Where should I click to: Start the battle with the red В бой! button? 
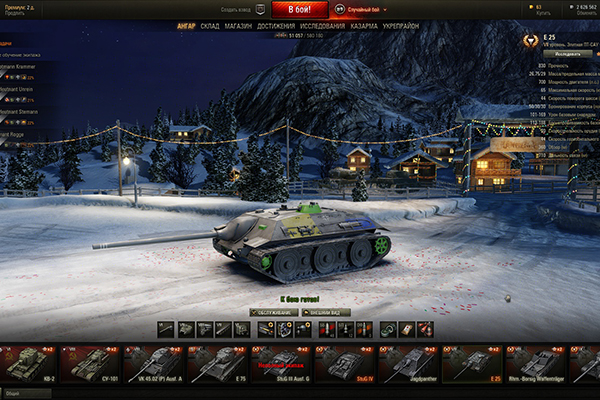point(299,8)
